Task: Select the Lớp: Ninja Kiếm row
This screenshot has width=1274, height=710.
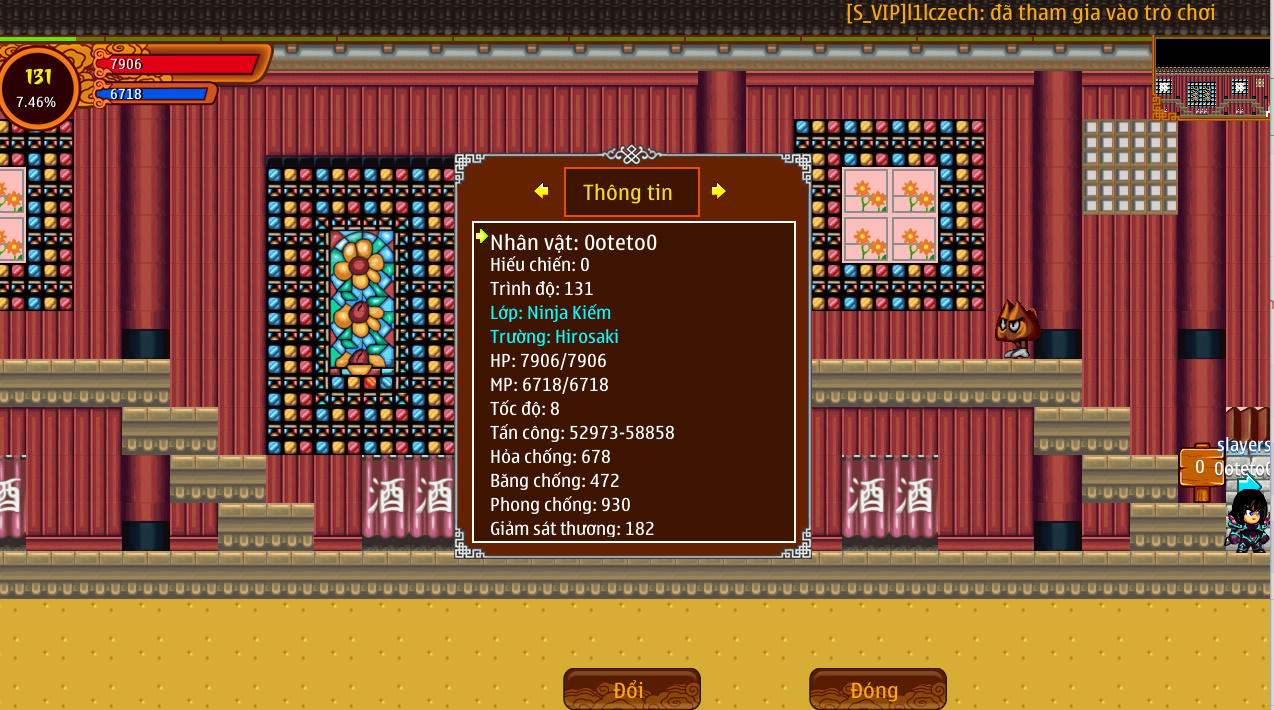Action: click(550, 313)
